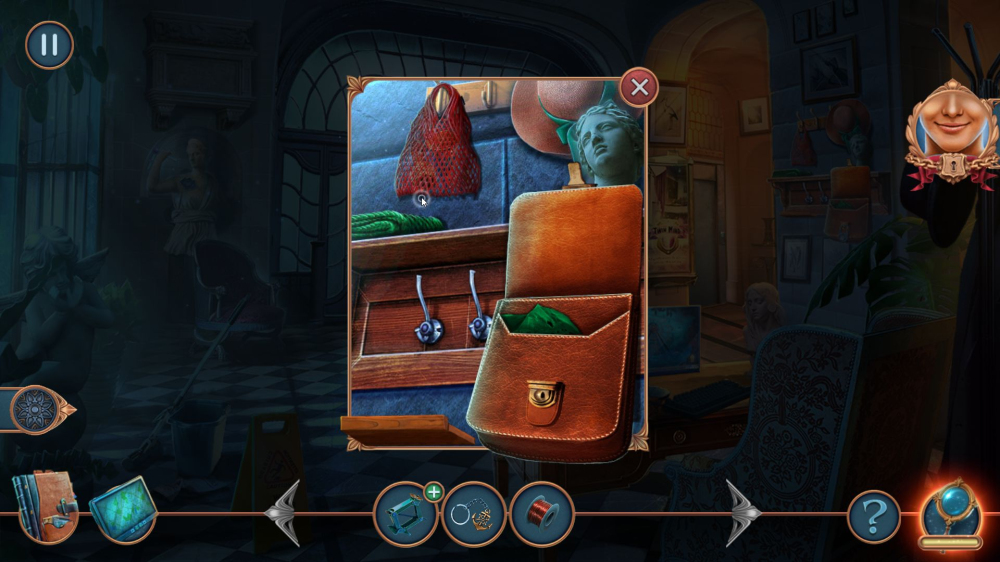Screen dimensions: 1000x562
Task: Open the question mark help button
Action: pos(874,517)
